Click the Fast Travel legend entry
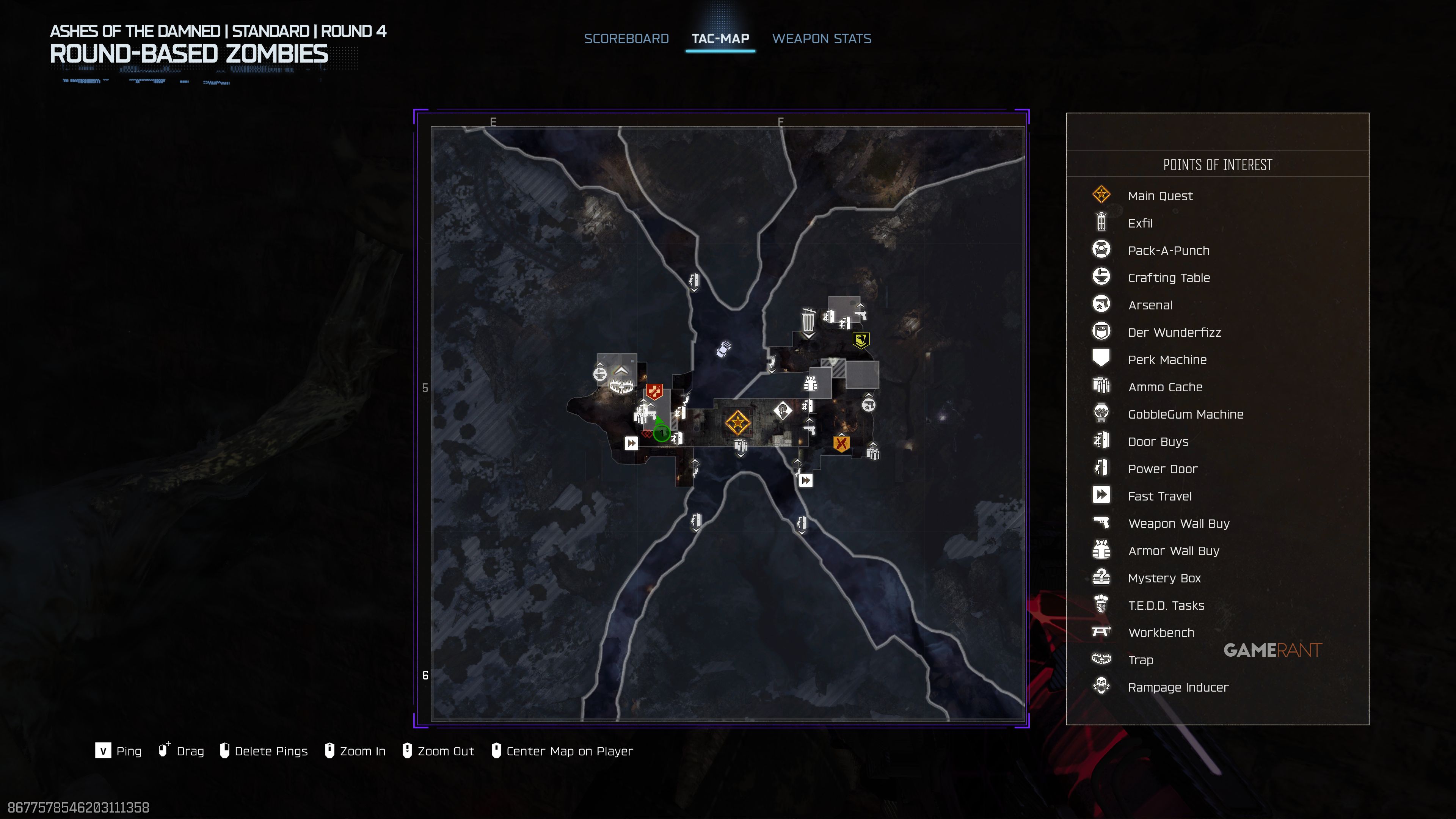 point(1159,496)
